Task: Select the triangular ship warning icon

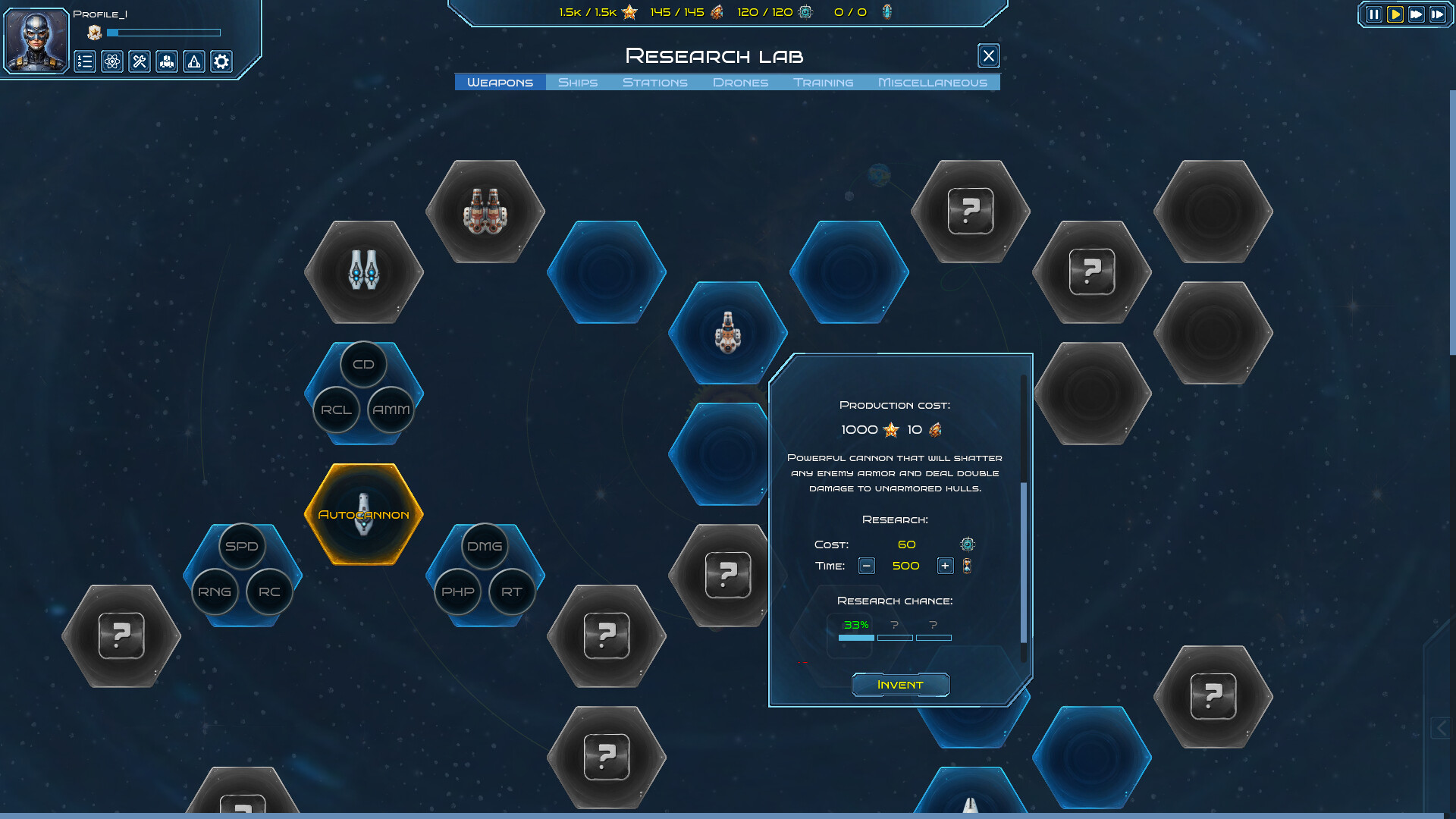Action: click(194, 61)
